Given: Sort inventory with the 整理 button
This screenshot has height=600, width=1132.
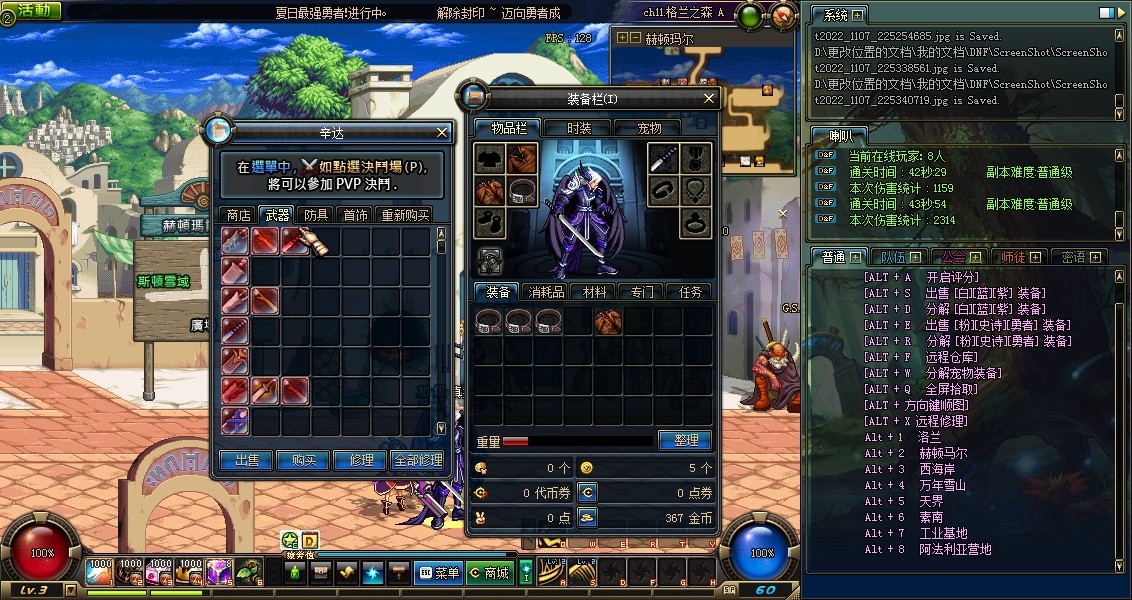Looking at the screenshot, I should [685, 440].
